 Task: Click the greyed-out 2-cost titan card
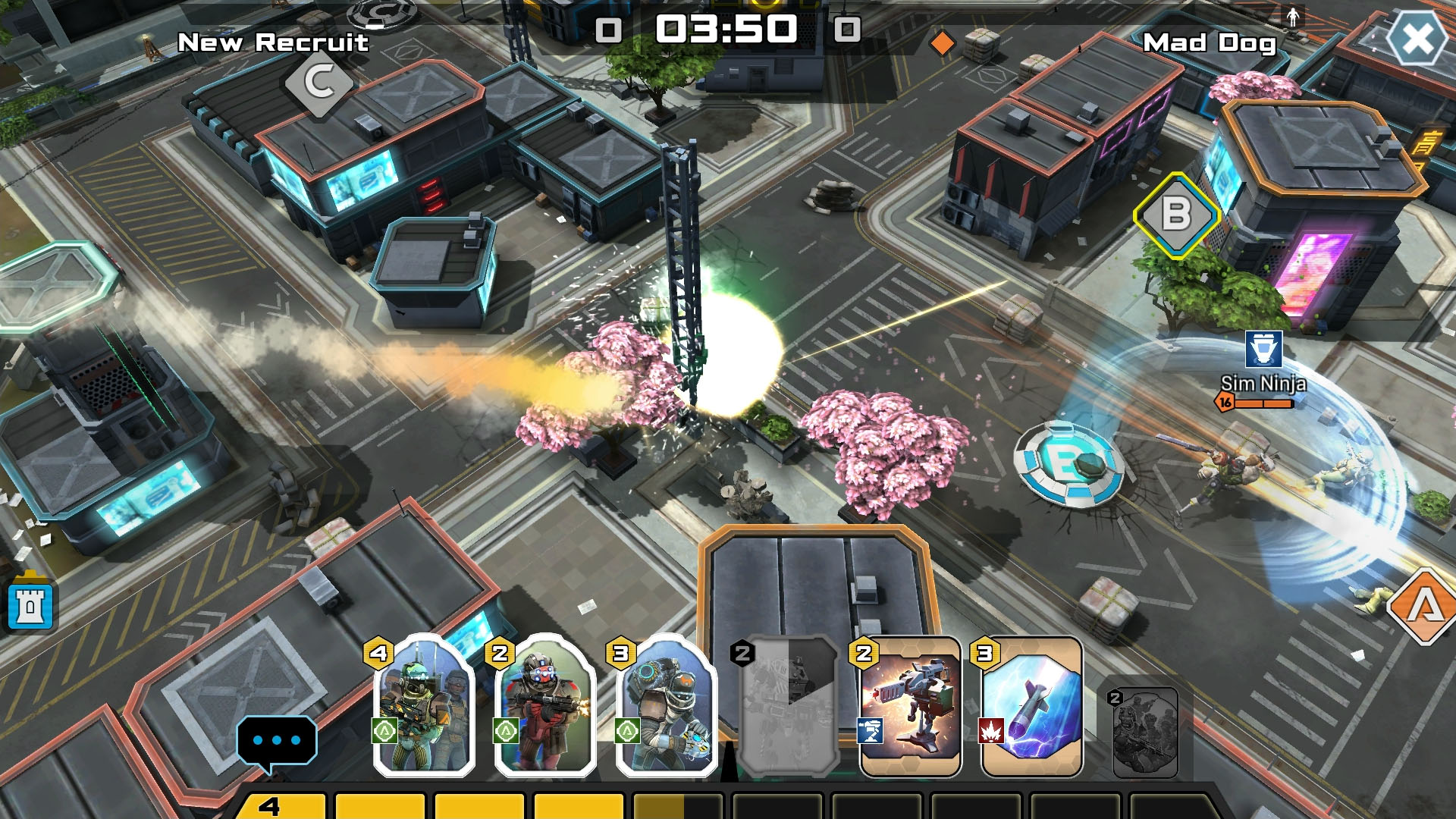click(x=789, y=707)
